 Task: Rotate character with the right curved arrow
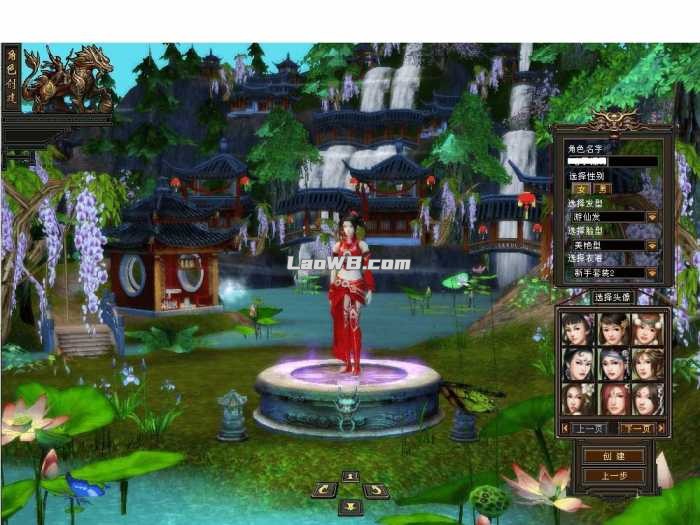pos(375,490)
